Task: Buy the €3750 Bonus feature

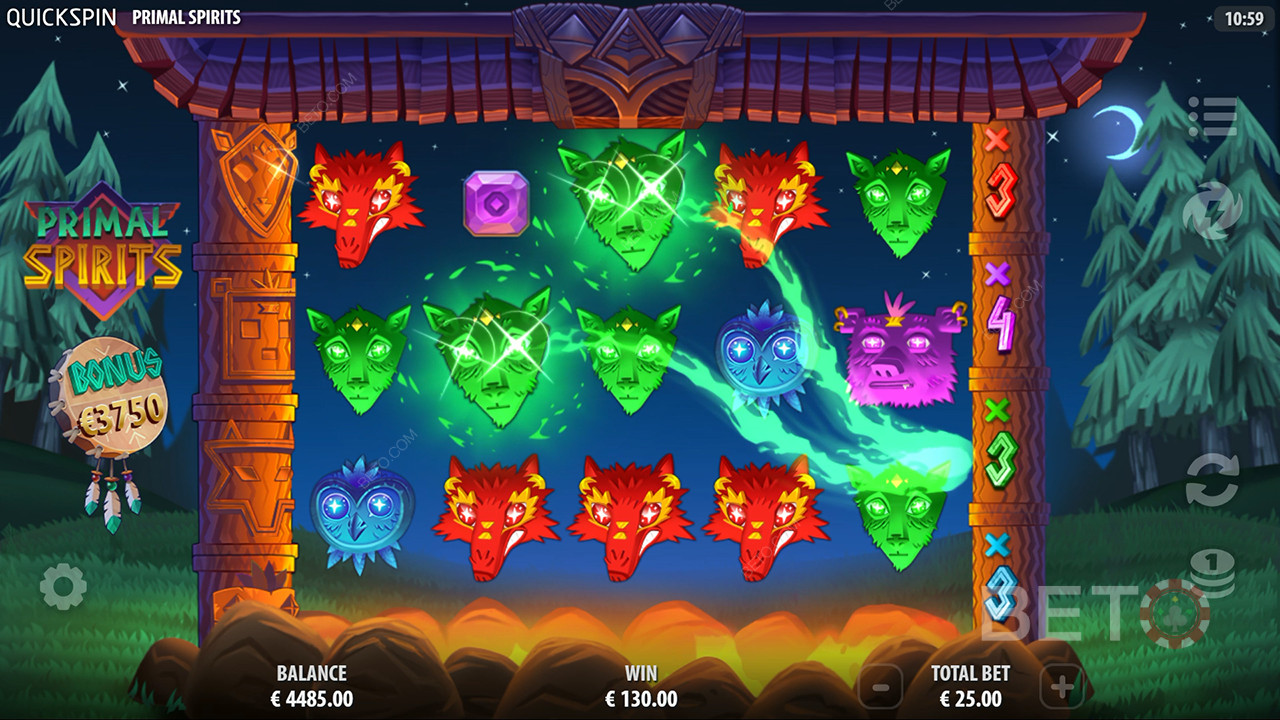Action: click(110, 390)
